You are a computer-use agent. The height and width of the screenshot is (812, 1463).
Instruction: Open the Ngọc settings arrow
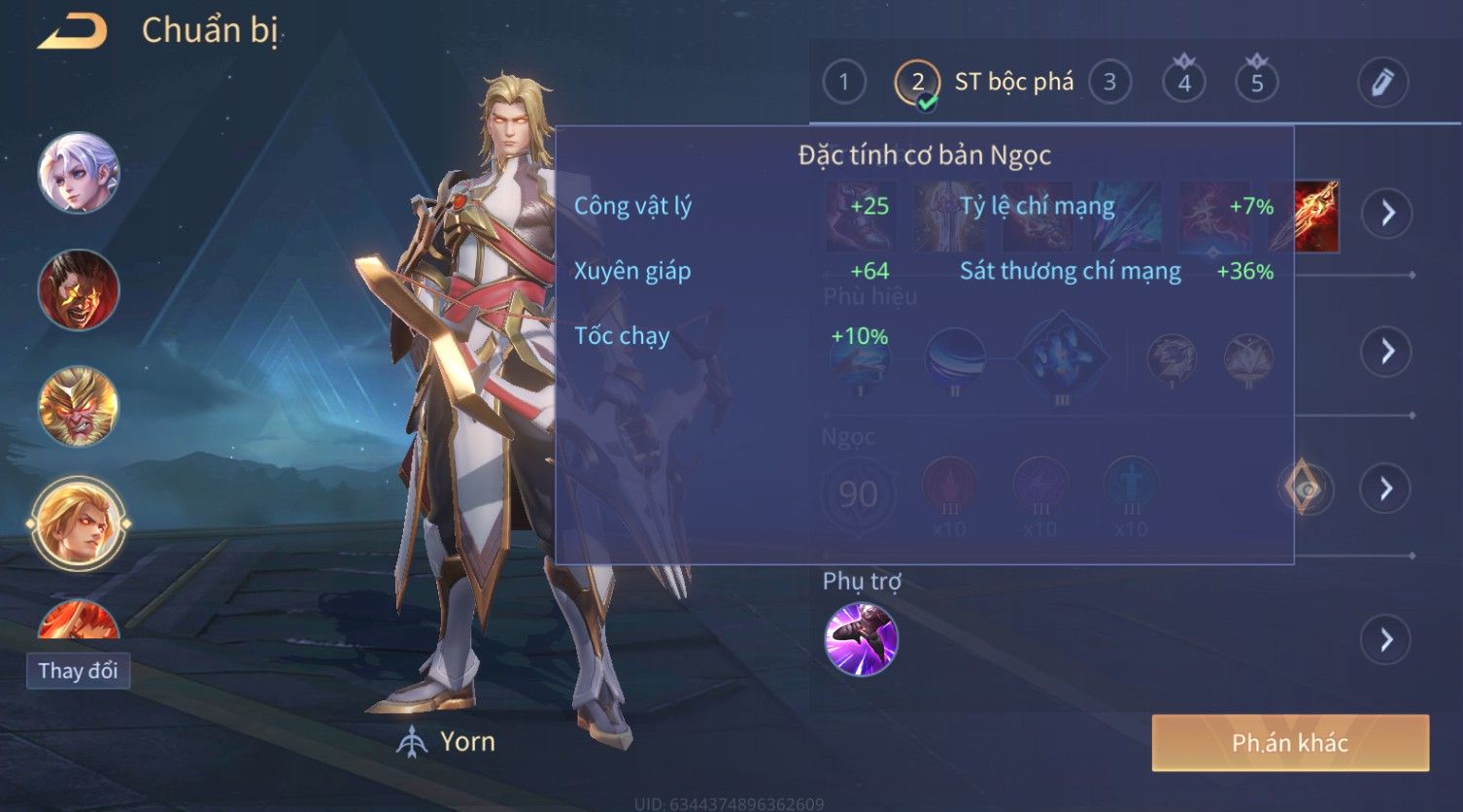click(1387, 489)
